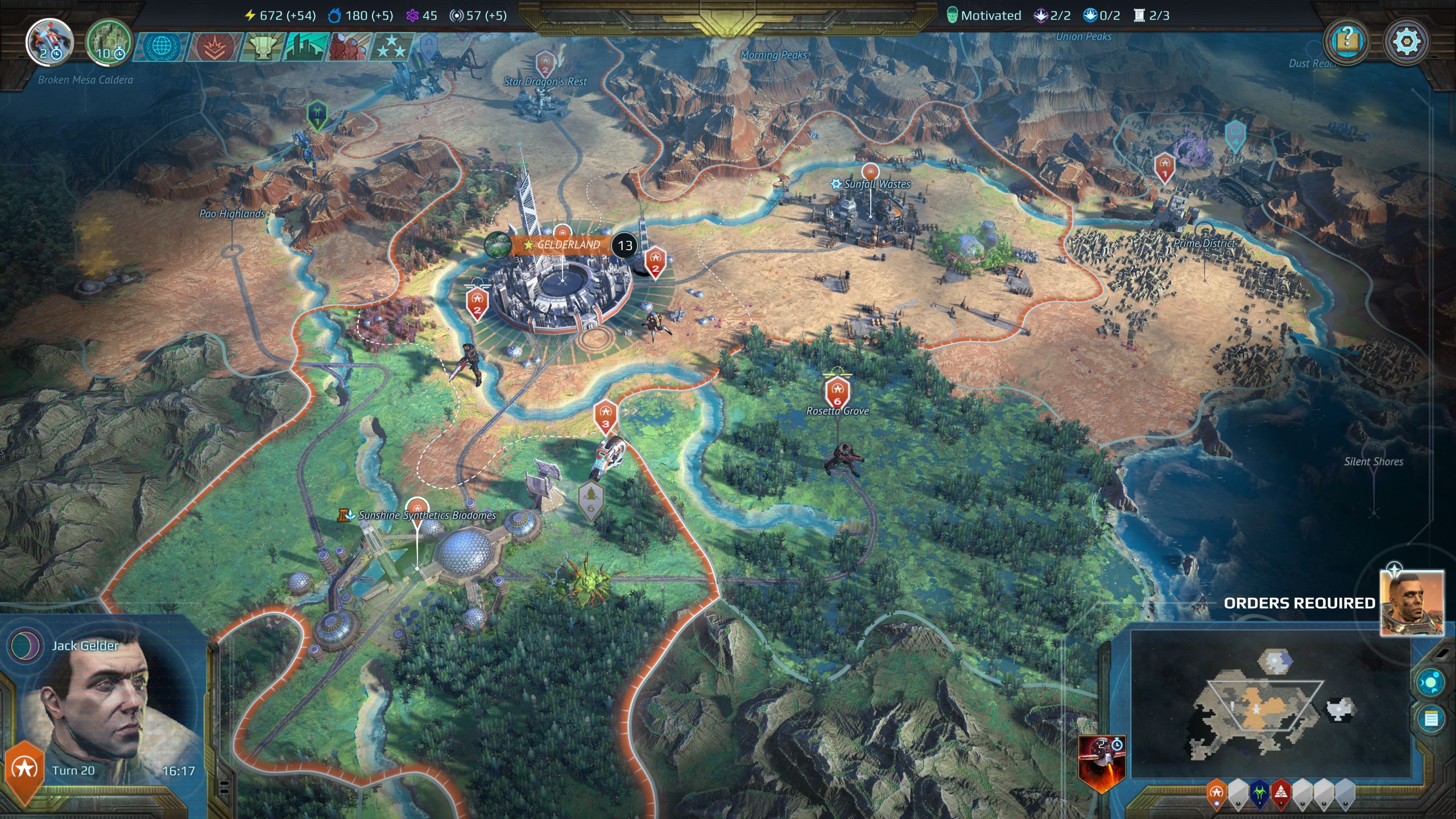Toggle the planet orbit view button
The height and width of the screenshot is (819, 1456).
(1430, 682)
